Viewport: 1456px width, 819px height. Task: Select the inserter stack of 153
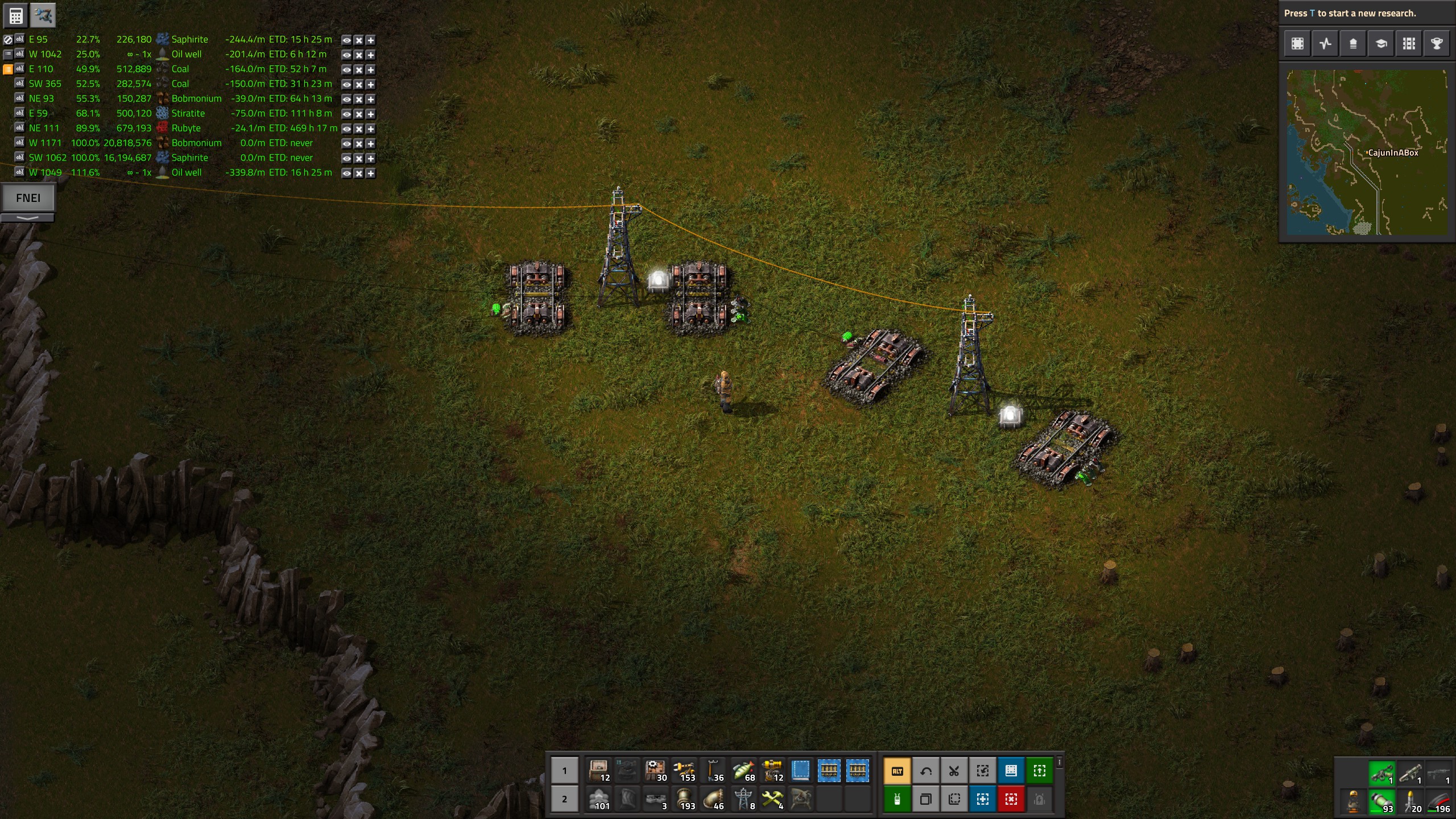point(685,771)
